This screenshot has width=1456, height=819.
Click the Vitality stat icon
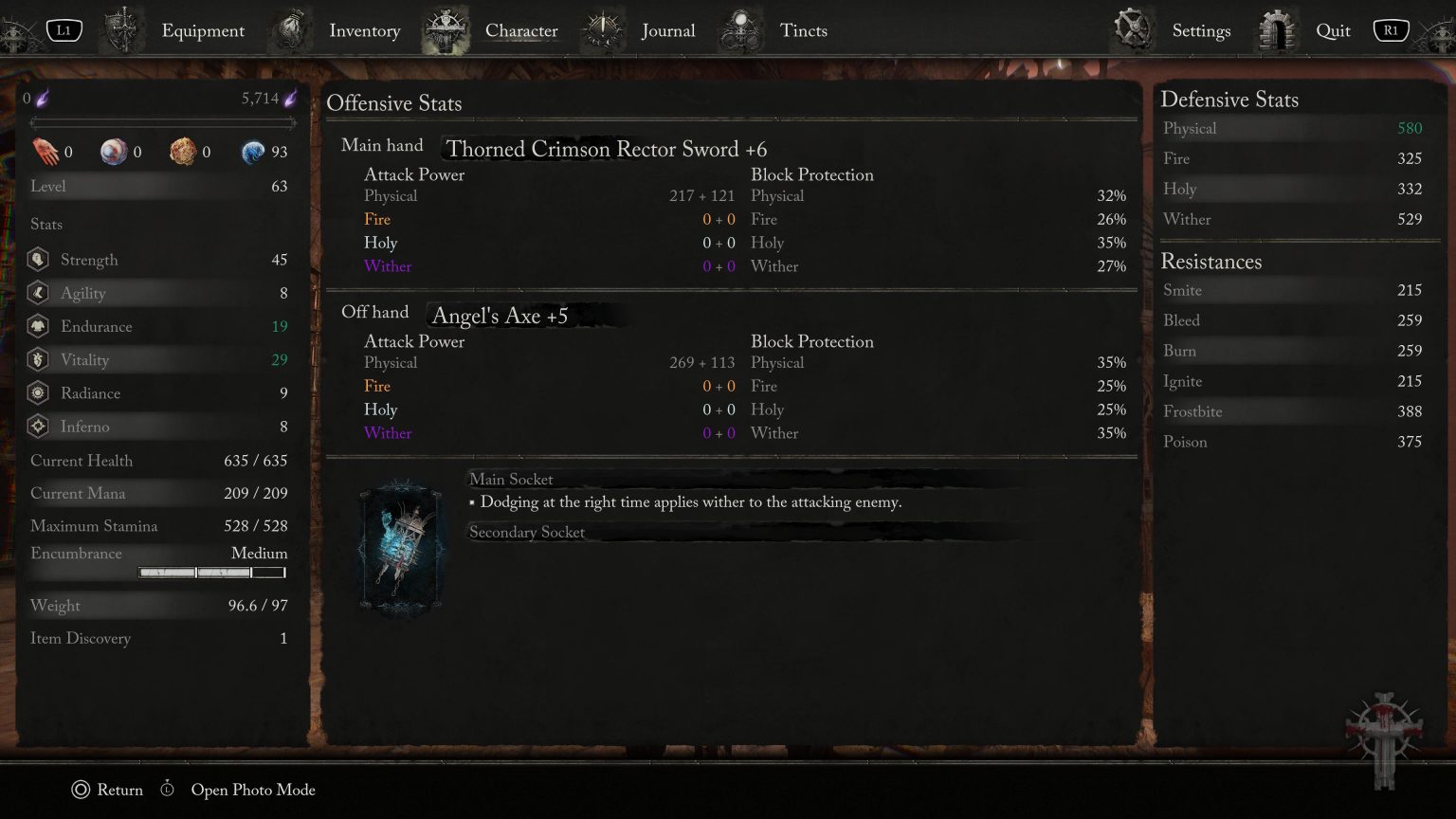(x=38, y=359)
